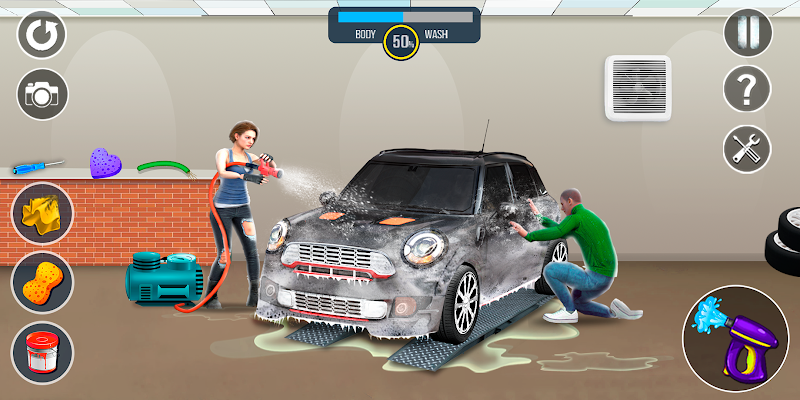800x400 pixels.
Task: Choose the orange sponge tool
Action: (x=42, y=282)
